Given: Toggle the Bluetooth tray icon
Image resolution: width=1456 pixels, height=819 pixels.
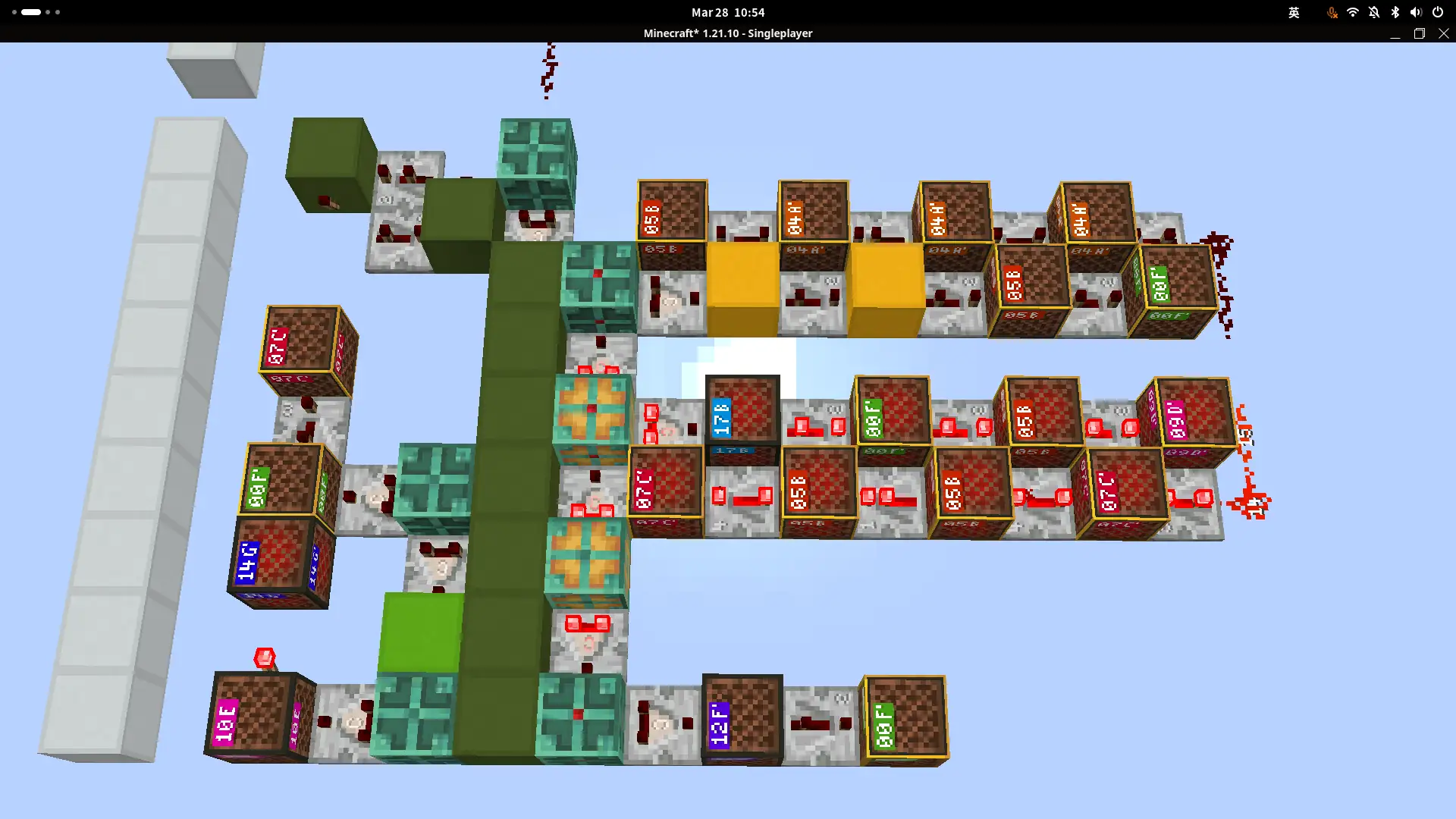Looking at the screenshot, I should pos(1394,12).
